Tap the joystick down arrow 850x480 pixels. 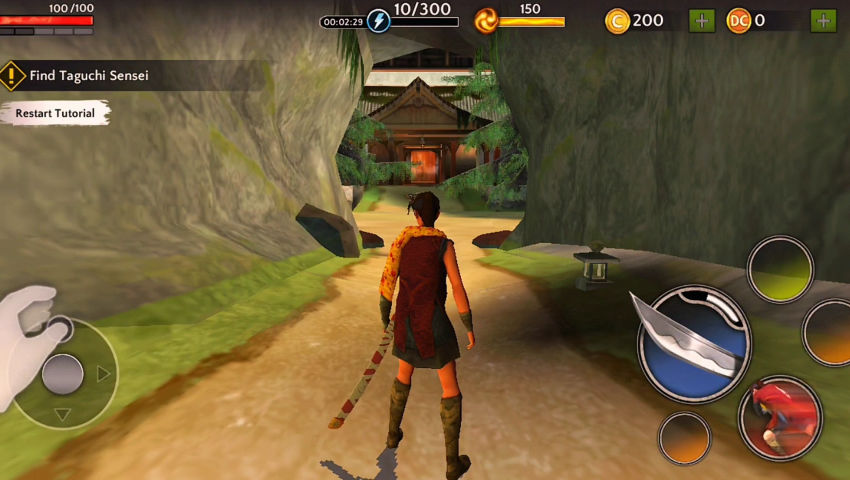pyautogui.click(x=62, y=414)
